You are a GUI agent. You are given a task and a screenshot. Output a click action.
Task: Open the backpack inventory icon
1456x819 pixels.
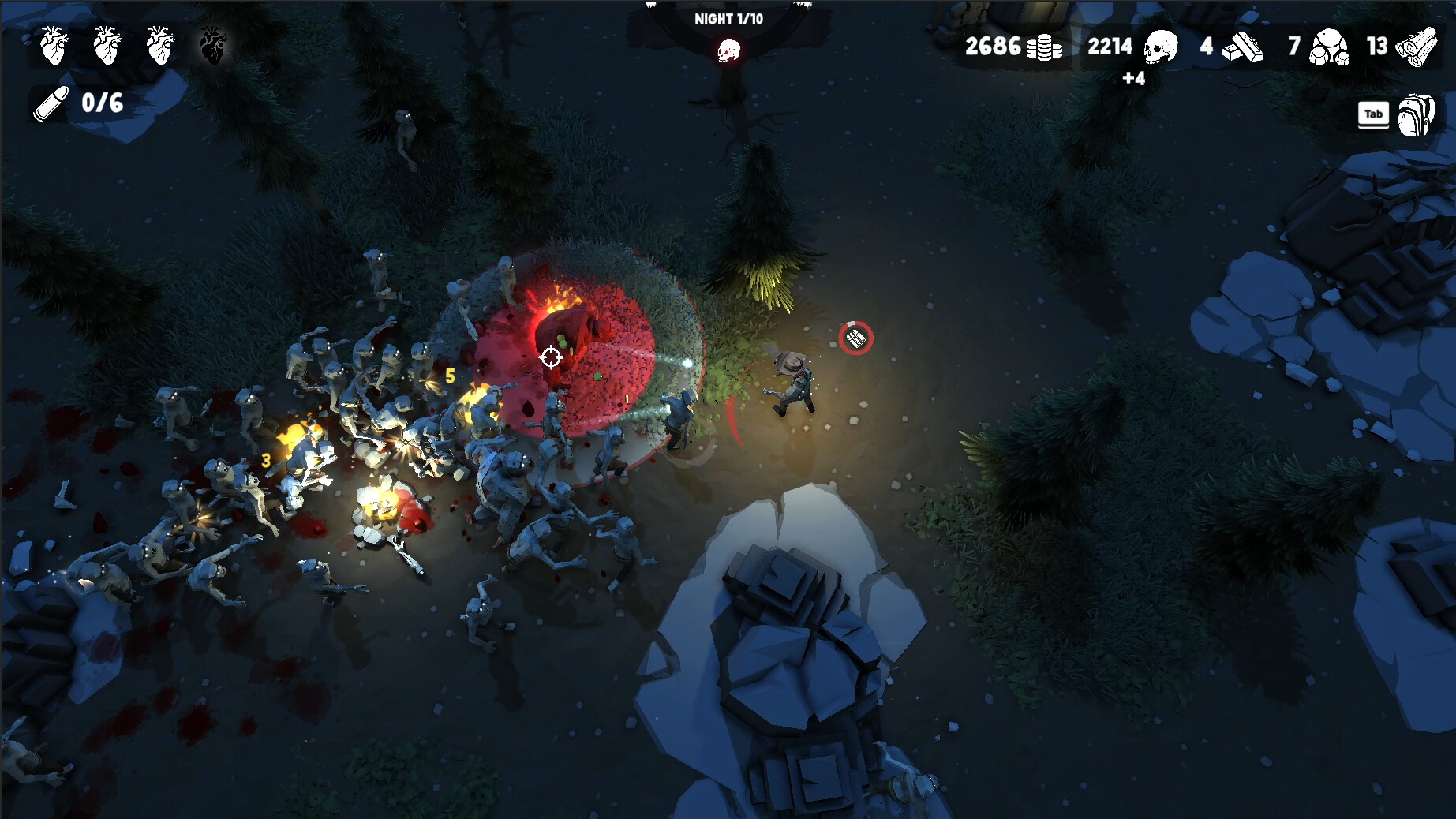1415,114
